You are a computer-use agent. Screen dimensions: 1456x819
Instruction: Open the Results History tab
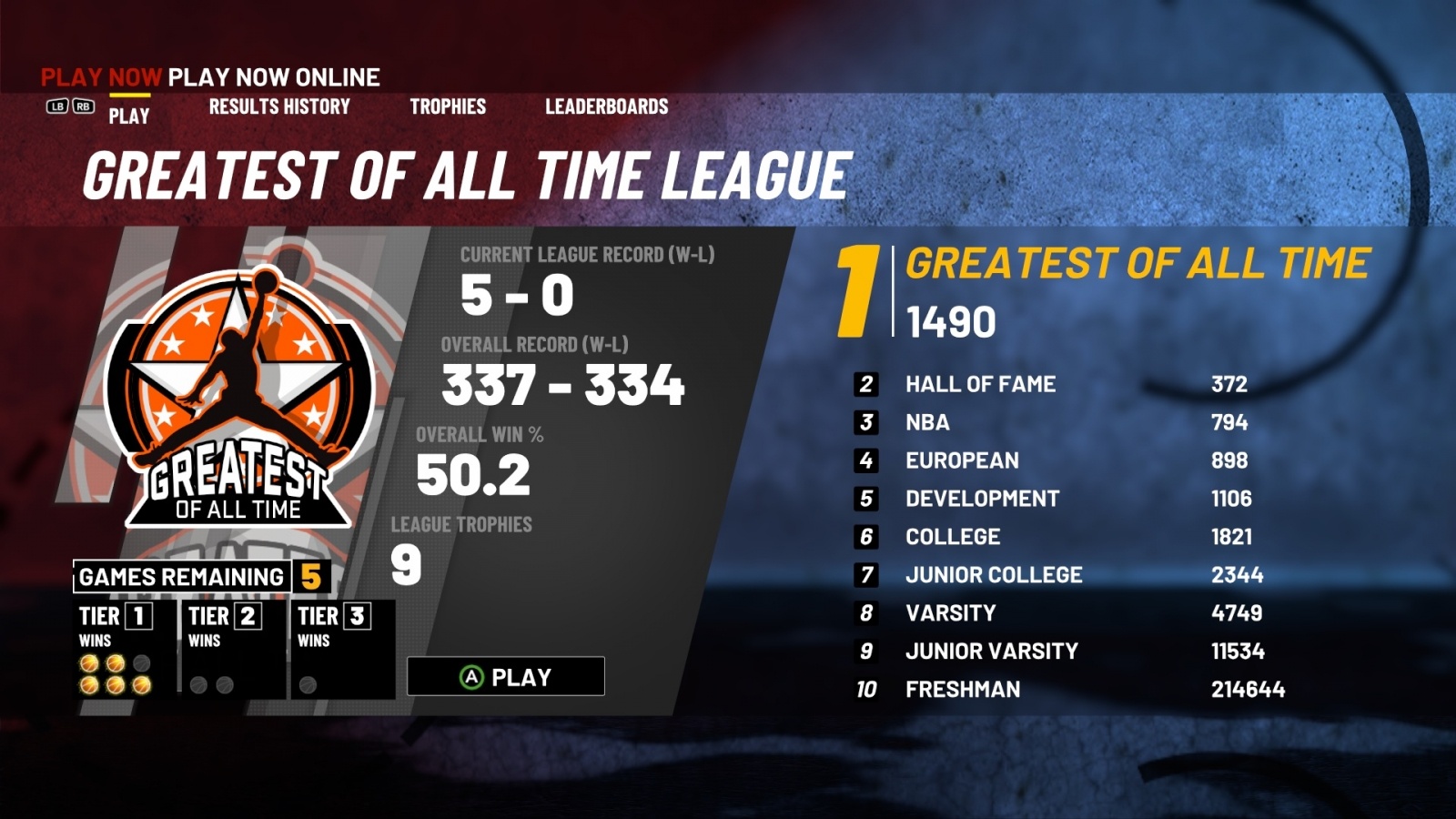coord(279,106)
